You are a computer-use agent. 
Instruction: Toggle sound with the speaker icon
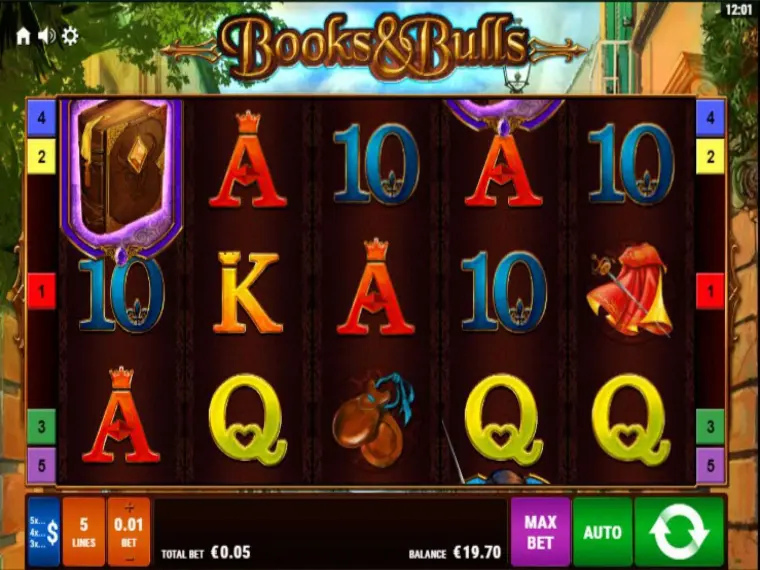(46, 36)
